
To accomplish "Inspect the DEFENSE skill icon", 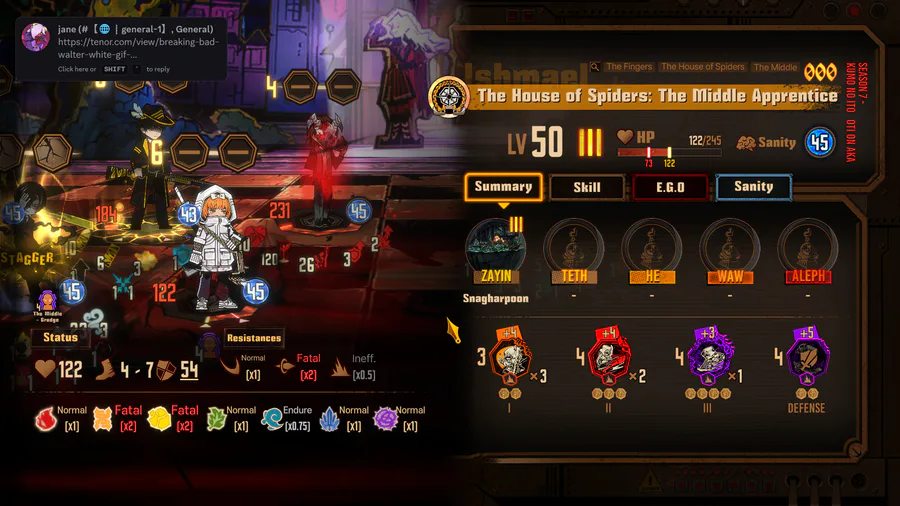I will 806,355.
